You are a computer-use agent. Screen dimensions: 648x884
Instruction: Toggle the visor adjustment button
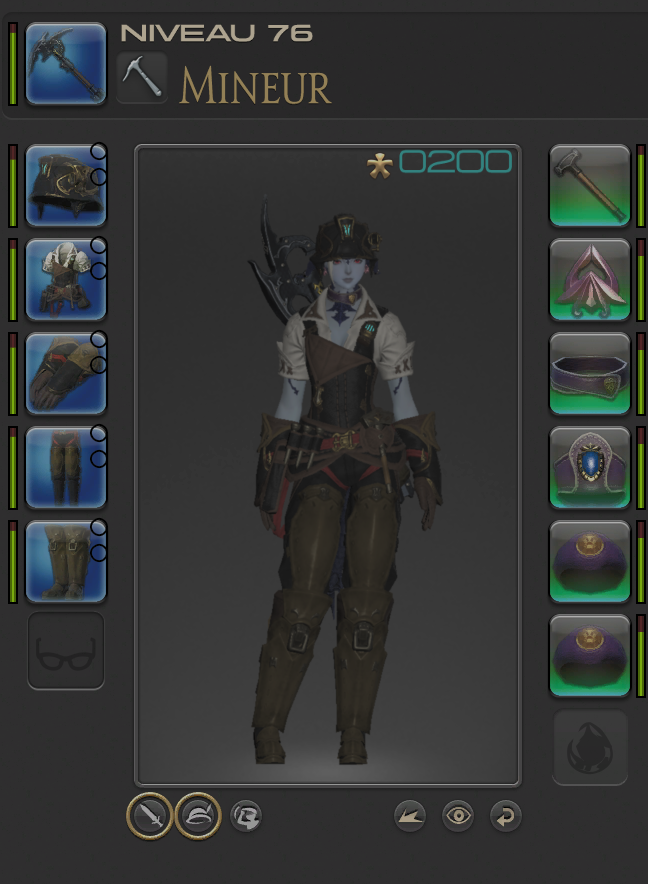(x=246, y=816)
